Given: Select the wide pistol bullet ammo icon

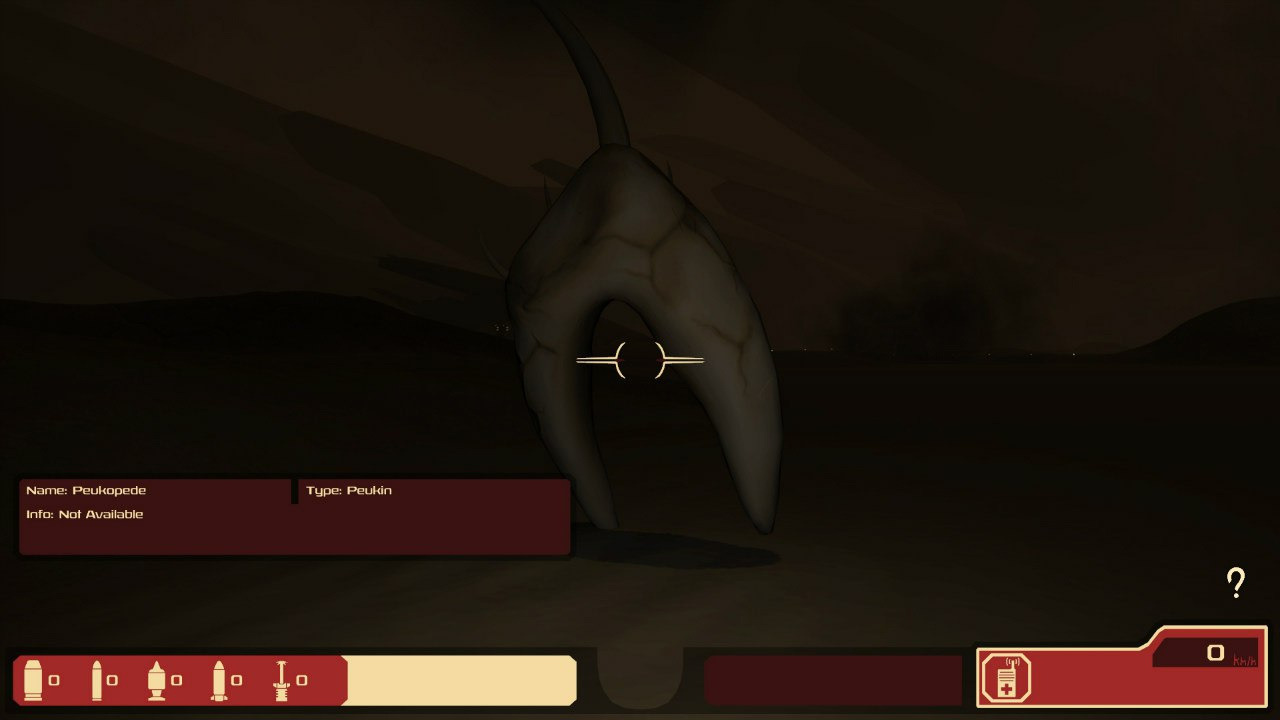Looking at the screenshot, I should point(34,680).
